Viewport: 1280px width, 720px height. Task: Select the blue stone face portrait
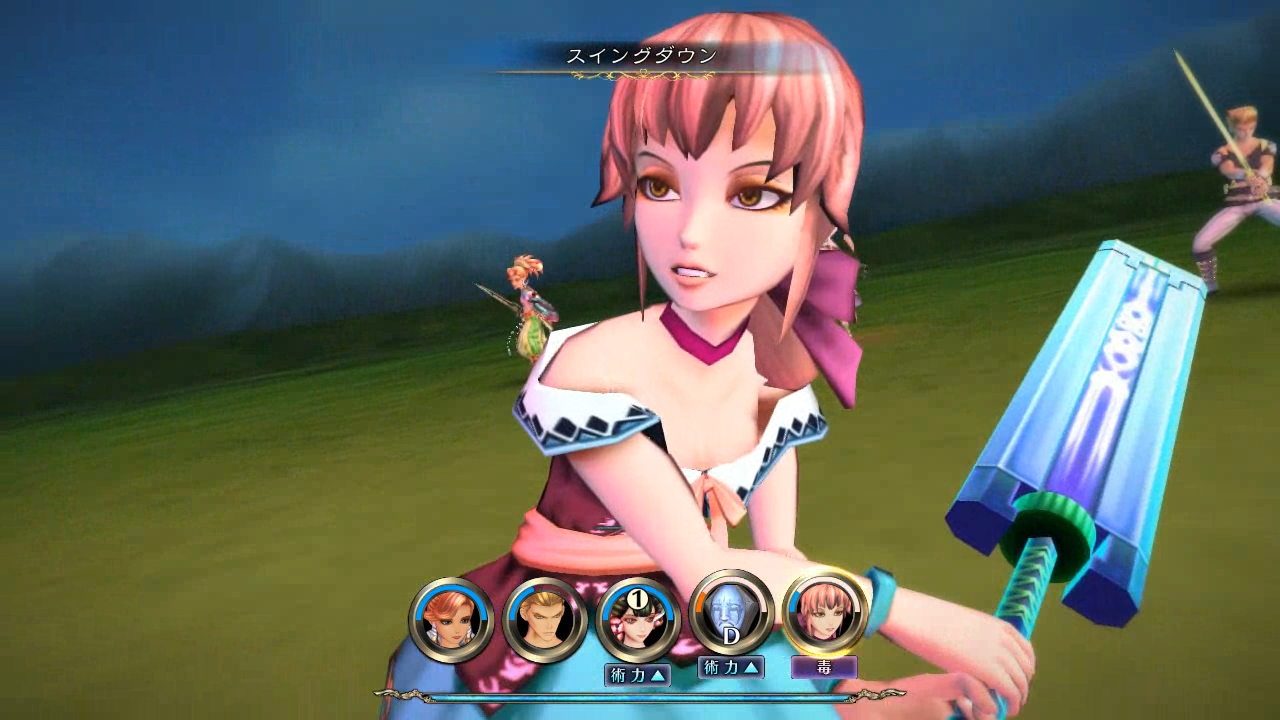pyautogui.click(x=731, y=613)
